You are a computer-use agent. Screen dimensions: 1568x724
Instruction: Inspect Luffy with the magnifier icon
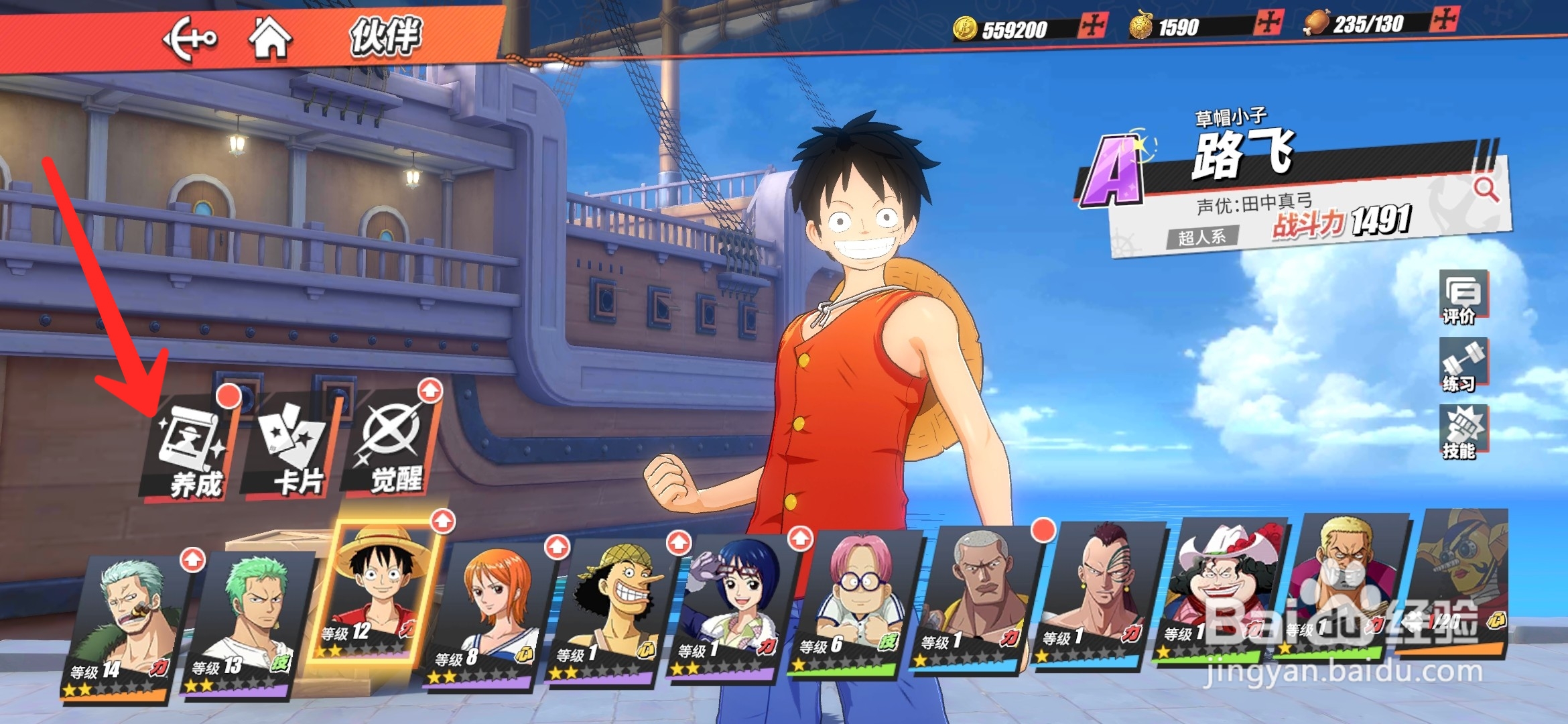coord(1486,190)
